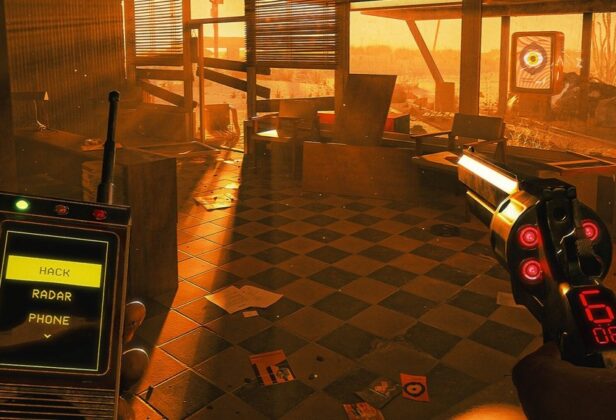This screenshot has height=420, width=616.
Task: Choose RADAR from the device menu
Action: (52, 295)
